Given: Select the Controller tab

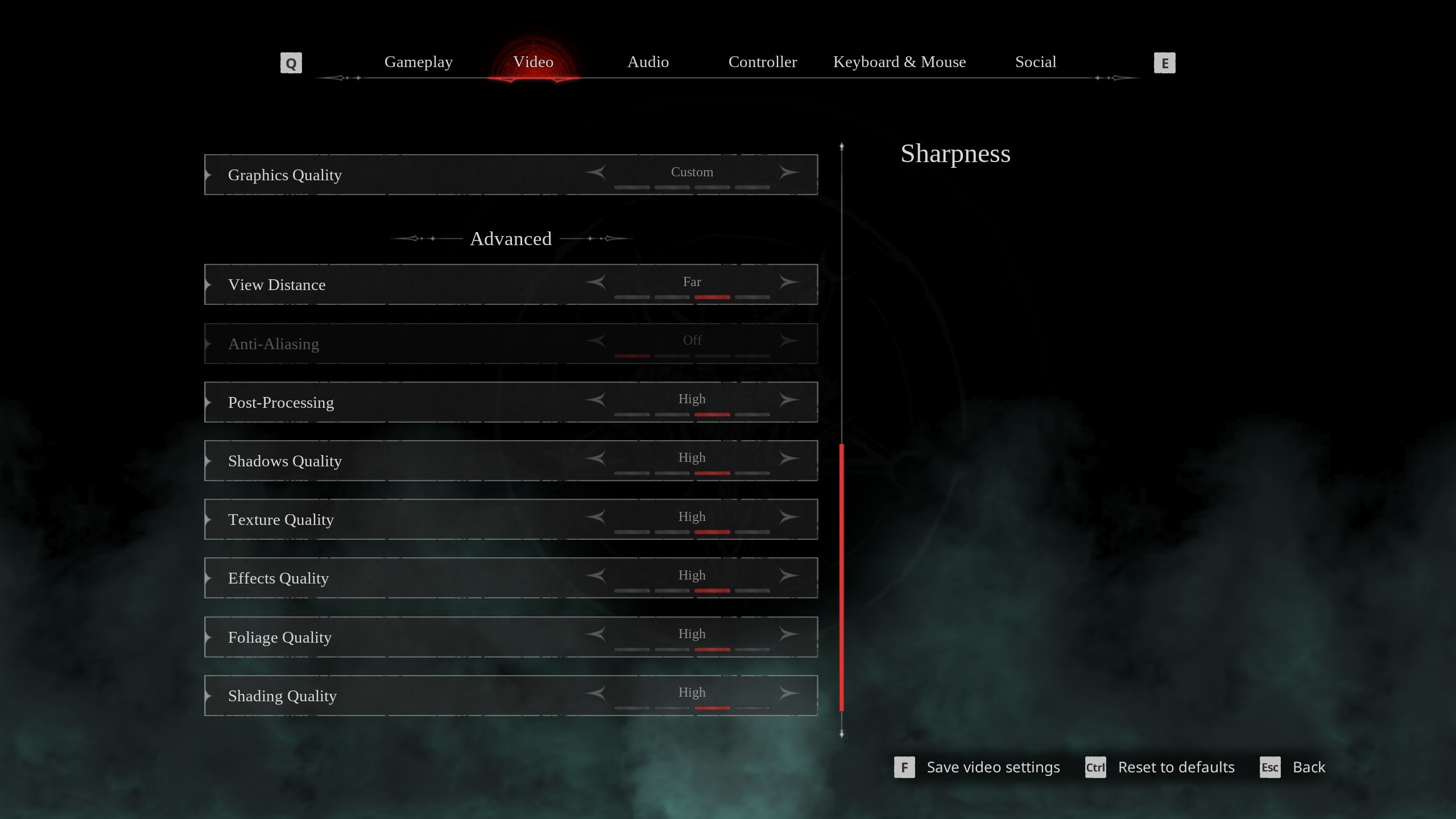Looking at the screenshot, I should 762,62.
